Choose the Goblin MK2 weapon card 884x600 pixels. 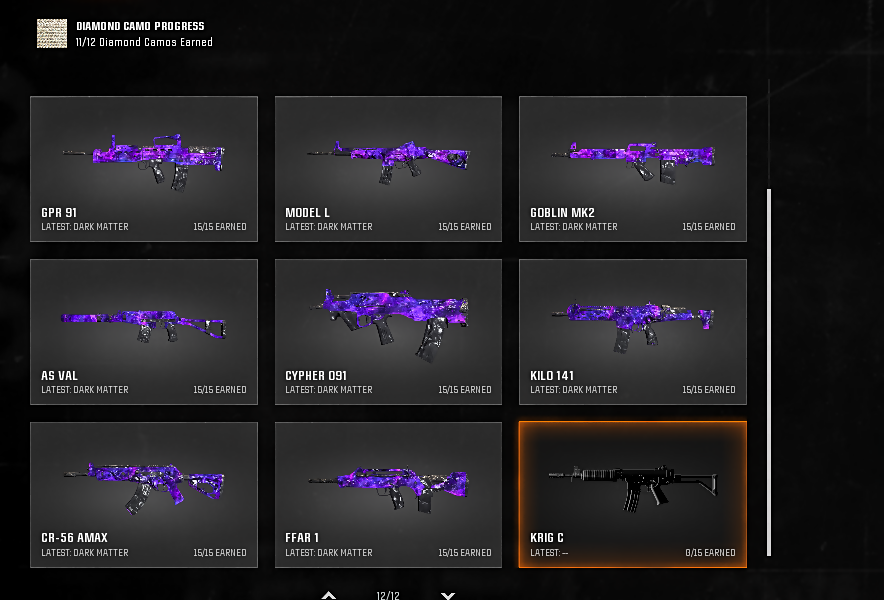click(x=632, y=168)
